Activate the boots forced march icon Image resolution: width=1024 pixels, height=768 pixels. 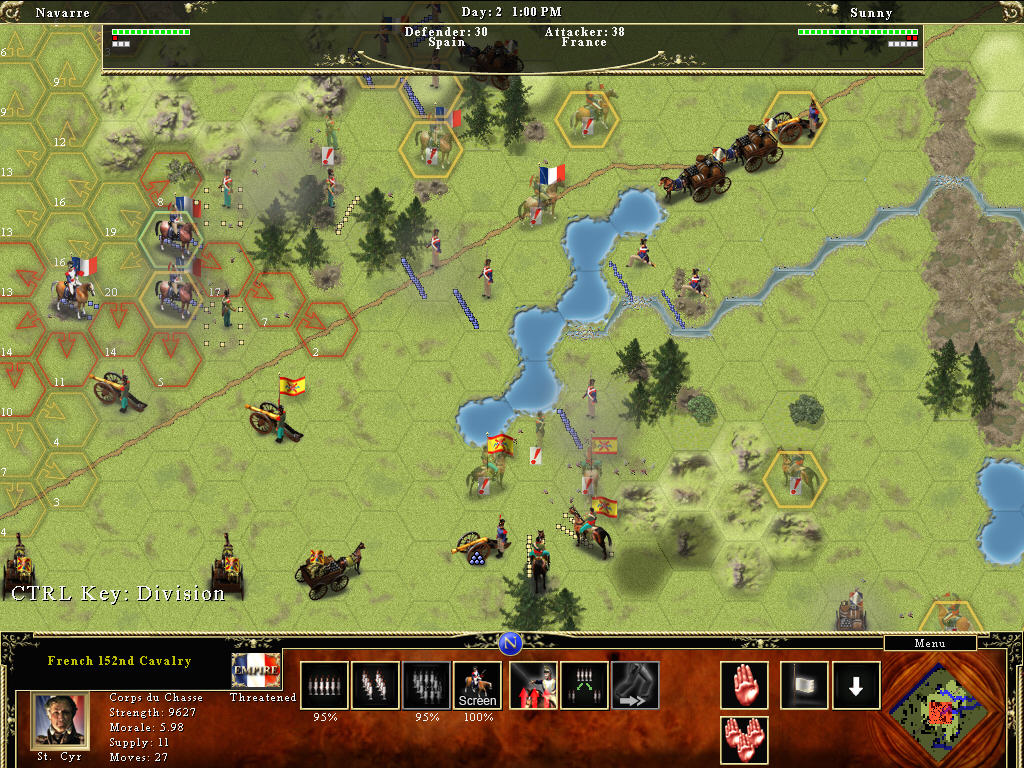[636, 685]
